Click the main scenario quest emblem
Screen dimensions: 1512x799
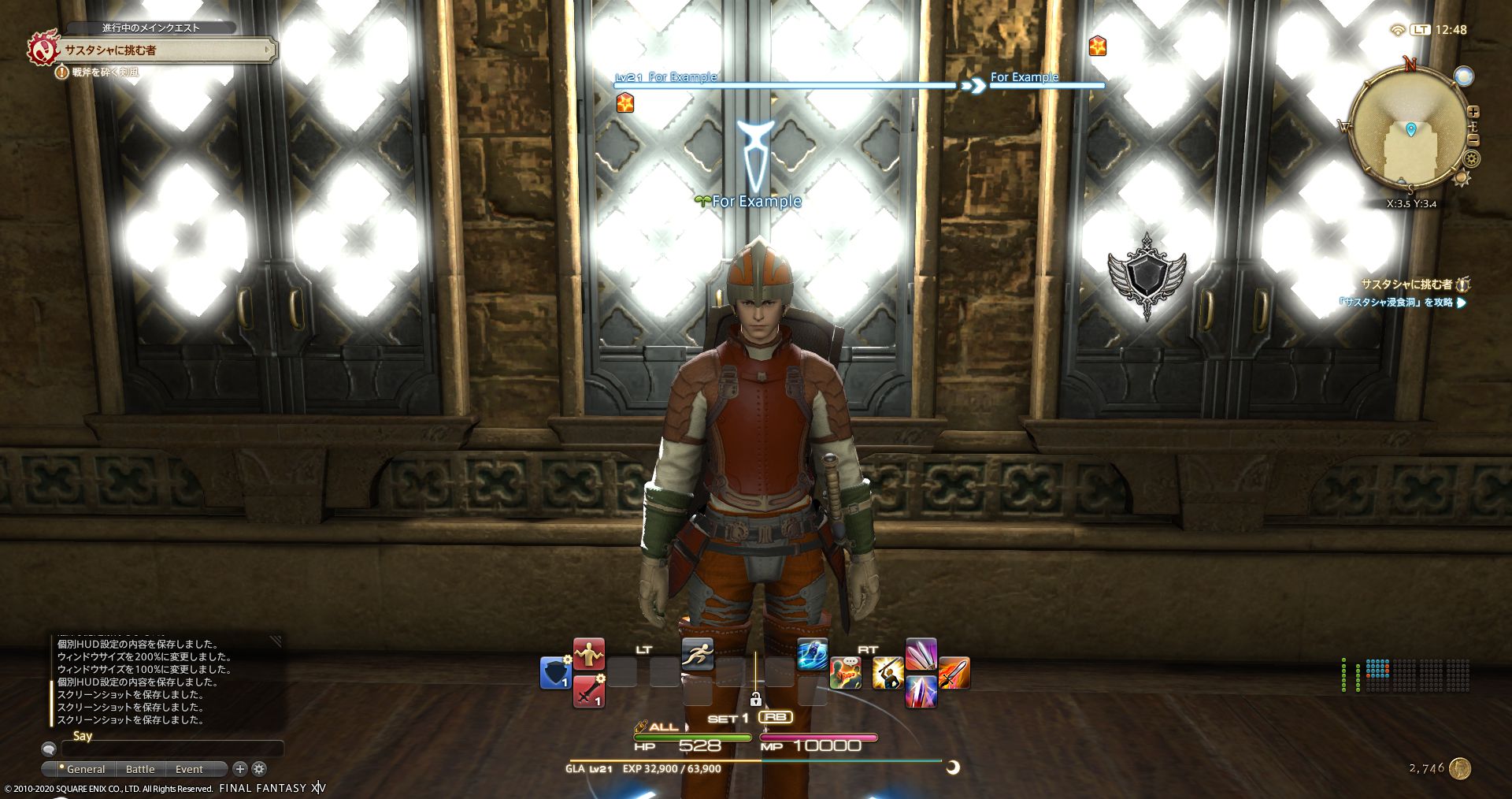click(x=43, y=49)
